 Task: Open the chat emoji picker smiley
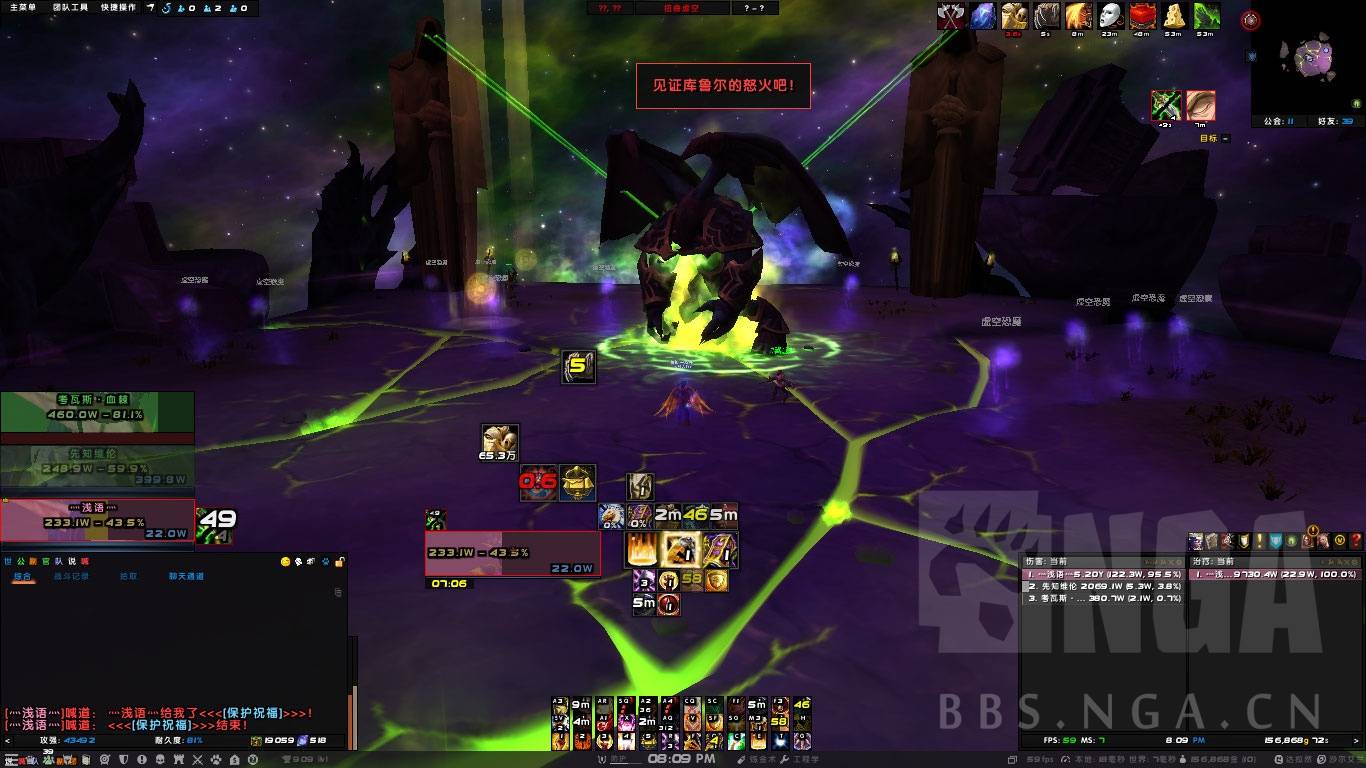pyautogui.click(x=286, y=562)
